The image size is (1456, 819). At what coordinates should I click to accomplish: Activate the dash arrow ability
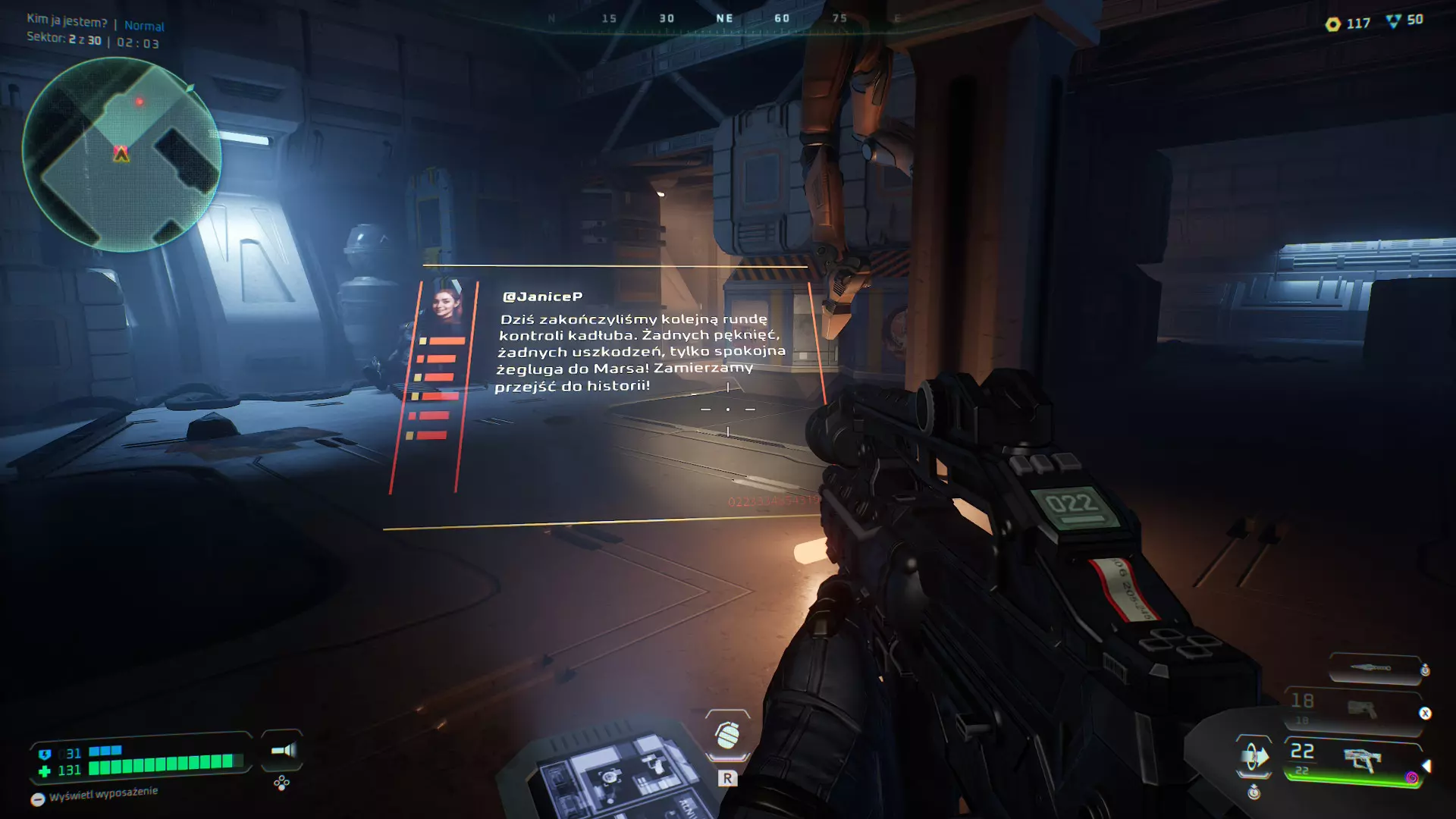tap(1254, 756)
